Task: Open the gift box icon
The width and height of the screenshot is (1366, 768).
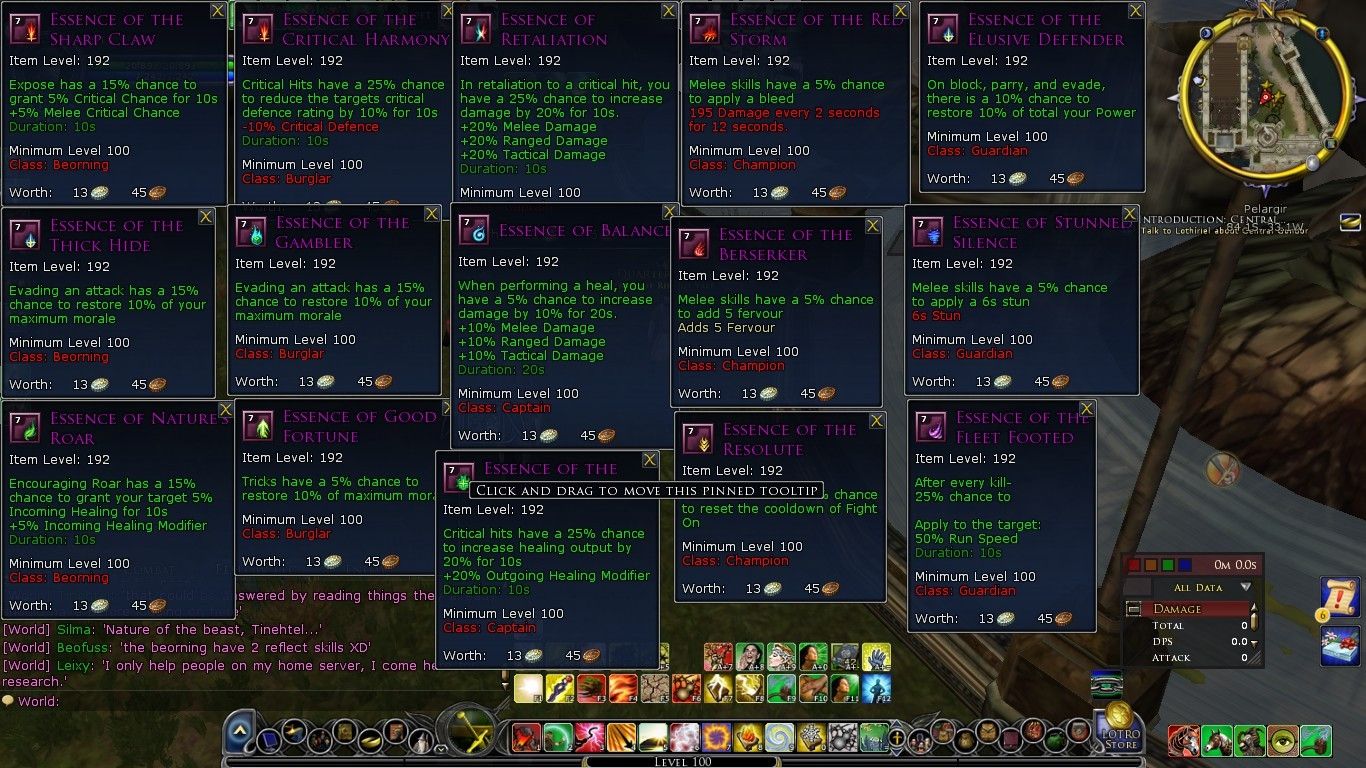Action: pos(1340,645)
